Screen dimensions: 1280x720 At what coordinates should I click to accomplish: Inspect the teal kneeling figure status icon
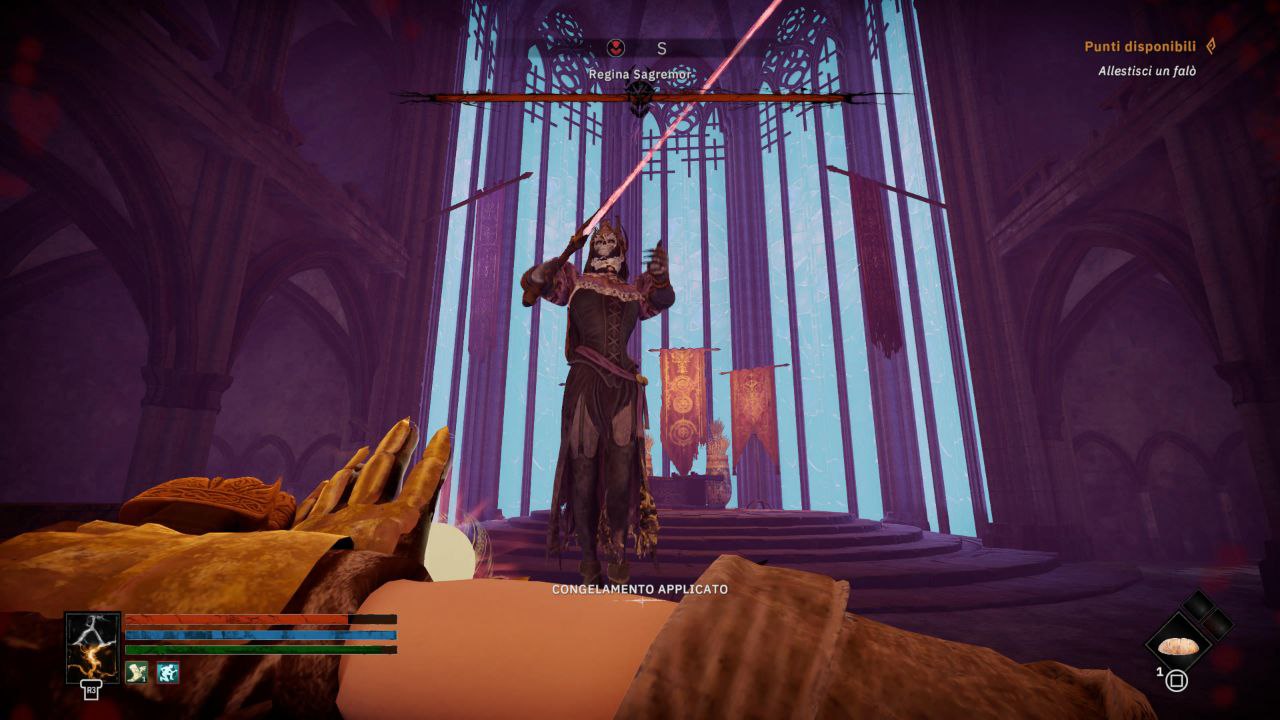(168, 673)
